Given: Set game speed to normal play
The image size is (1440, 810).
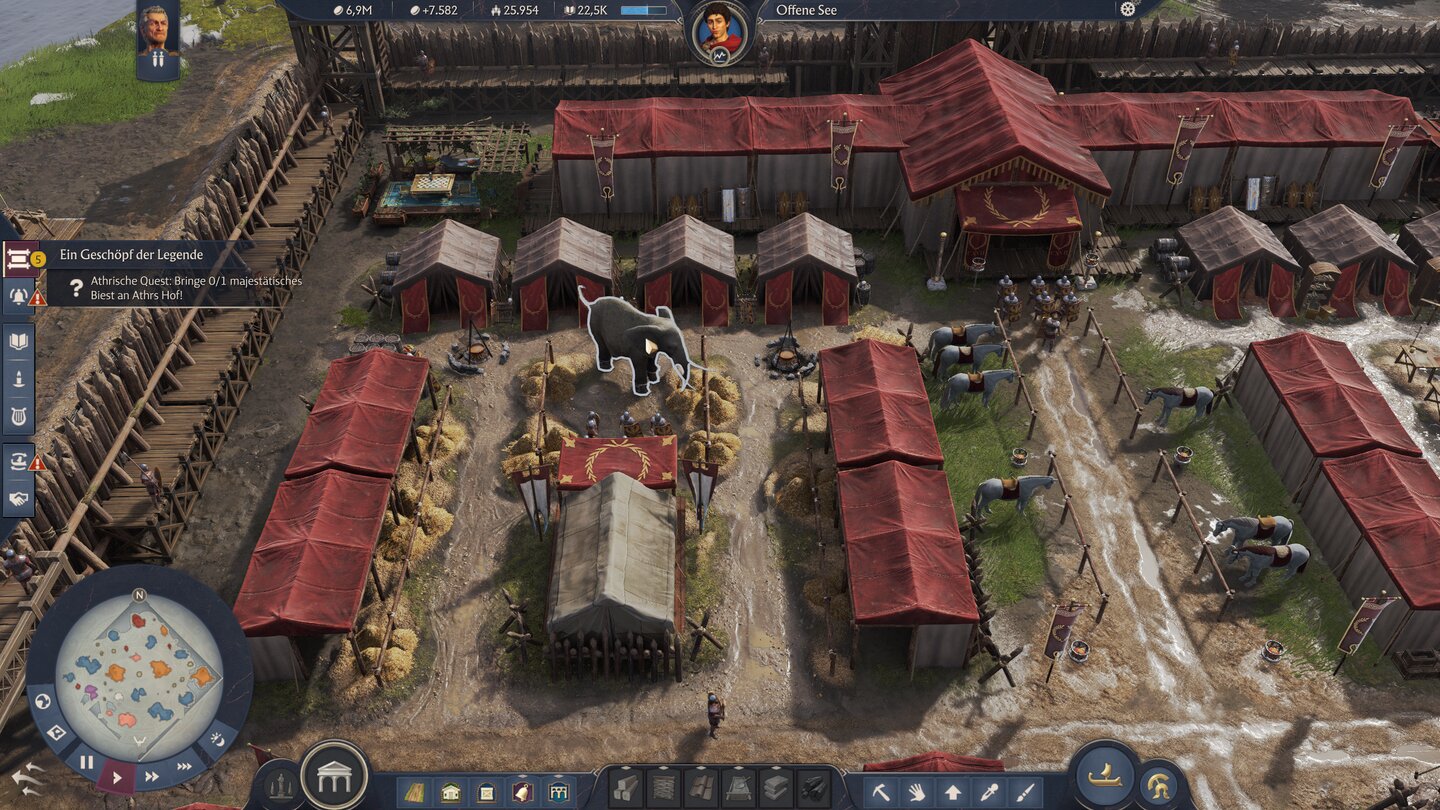Looking at the screenshot, I should [118, 776].
